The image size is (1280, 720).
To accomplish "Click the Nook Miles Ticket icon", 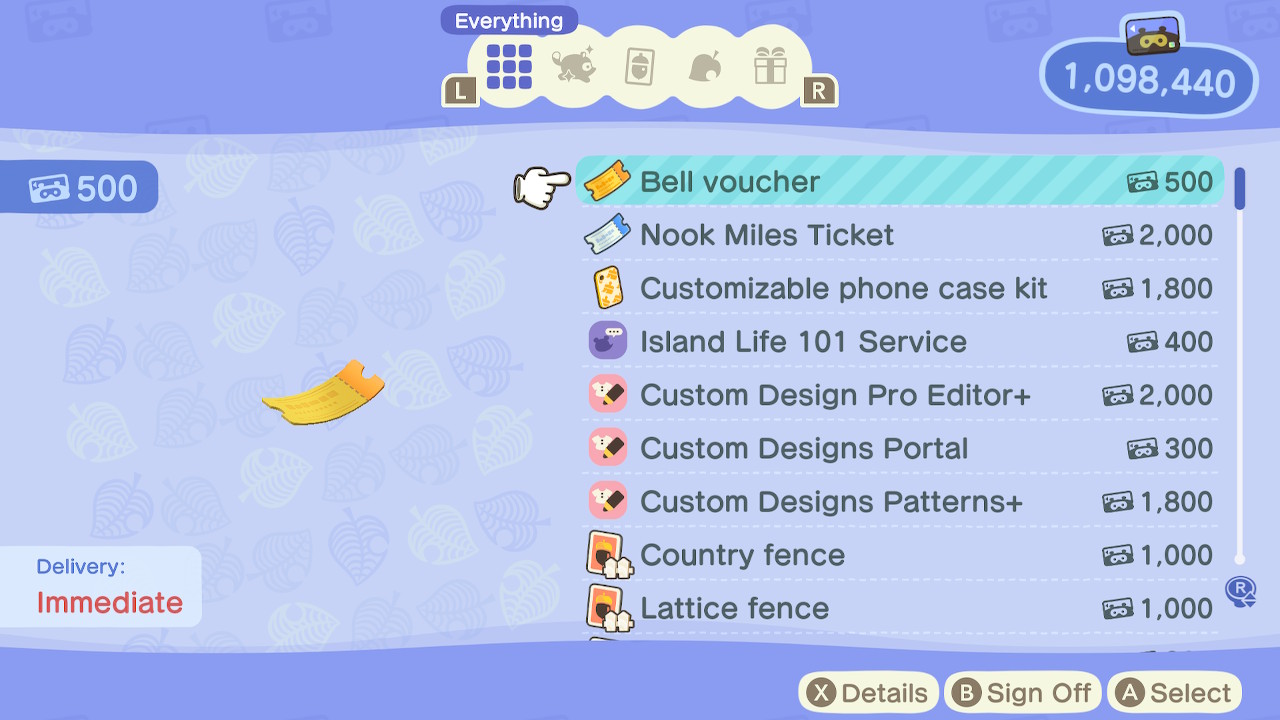I will pos(608,235).
